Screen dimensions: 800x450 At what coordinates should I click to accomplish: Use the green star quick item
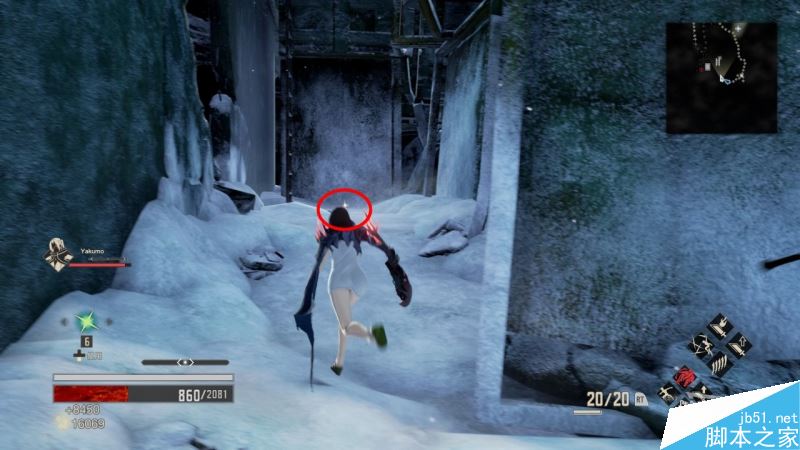point(87,321)
